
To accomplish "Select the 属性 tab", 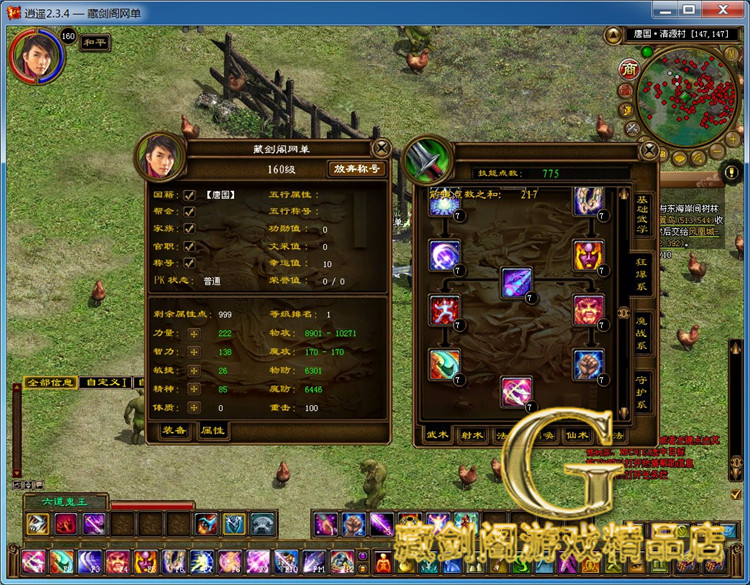I will pos(211,430).
